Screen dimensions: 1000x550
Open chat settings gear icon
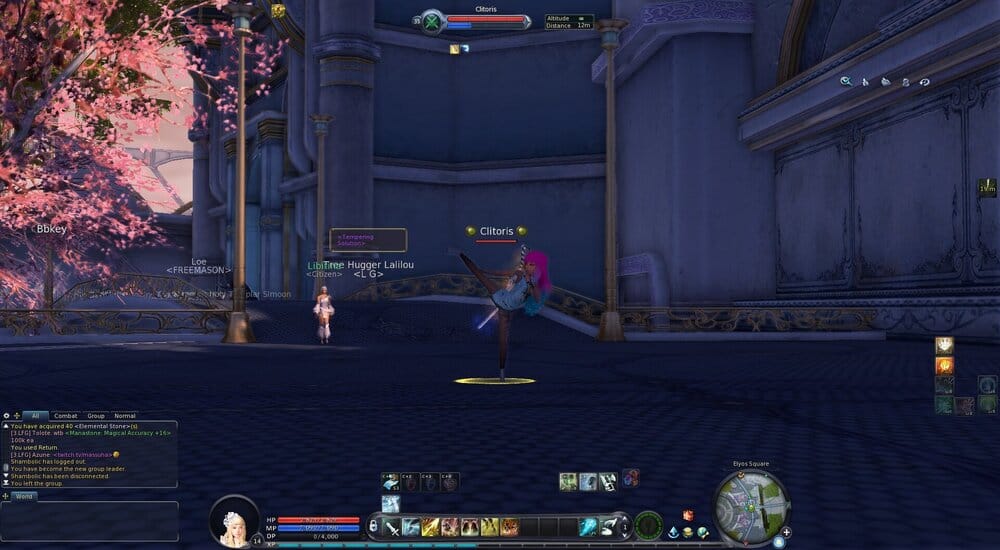click(x=7, y=415)
